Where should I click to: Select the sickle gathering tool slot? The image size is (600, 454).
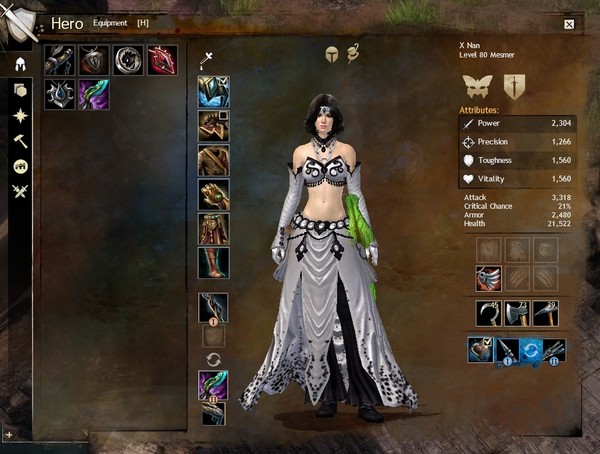pyautogui.click(x=489, y=312)
